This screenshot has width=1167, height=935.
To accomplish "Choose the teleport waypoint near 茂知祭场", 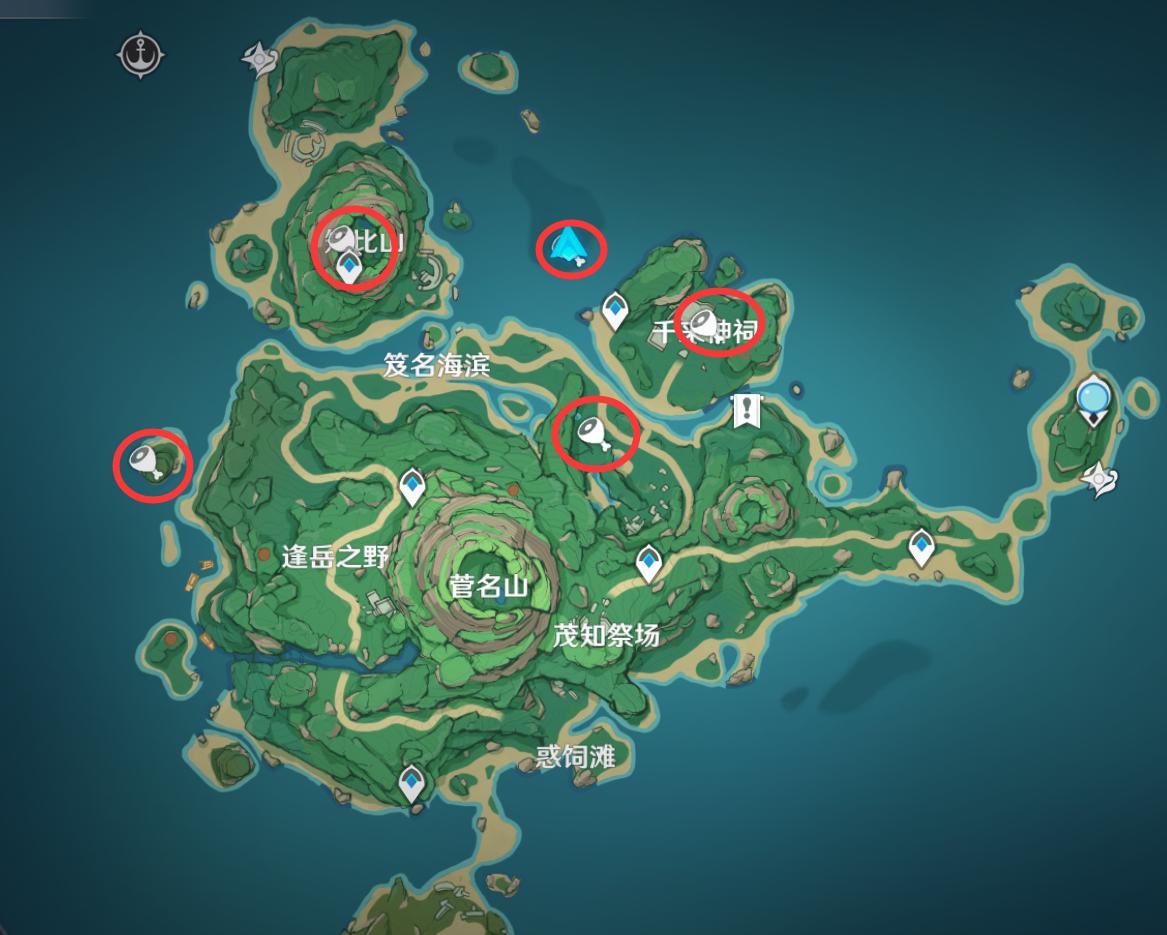I will [x=649, y=563].
